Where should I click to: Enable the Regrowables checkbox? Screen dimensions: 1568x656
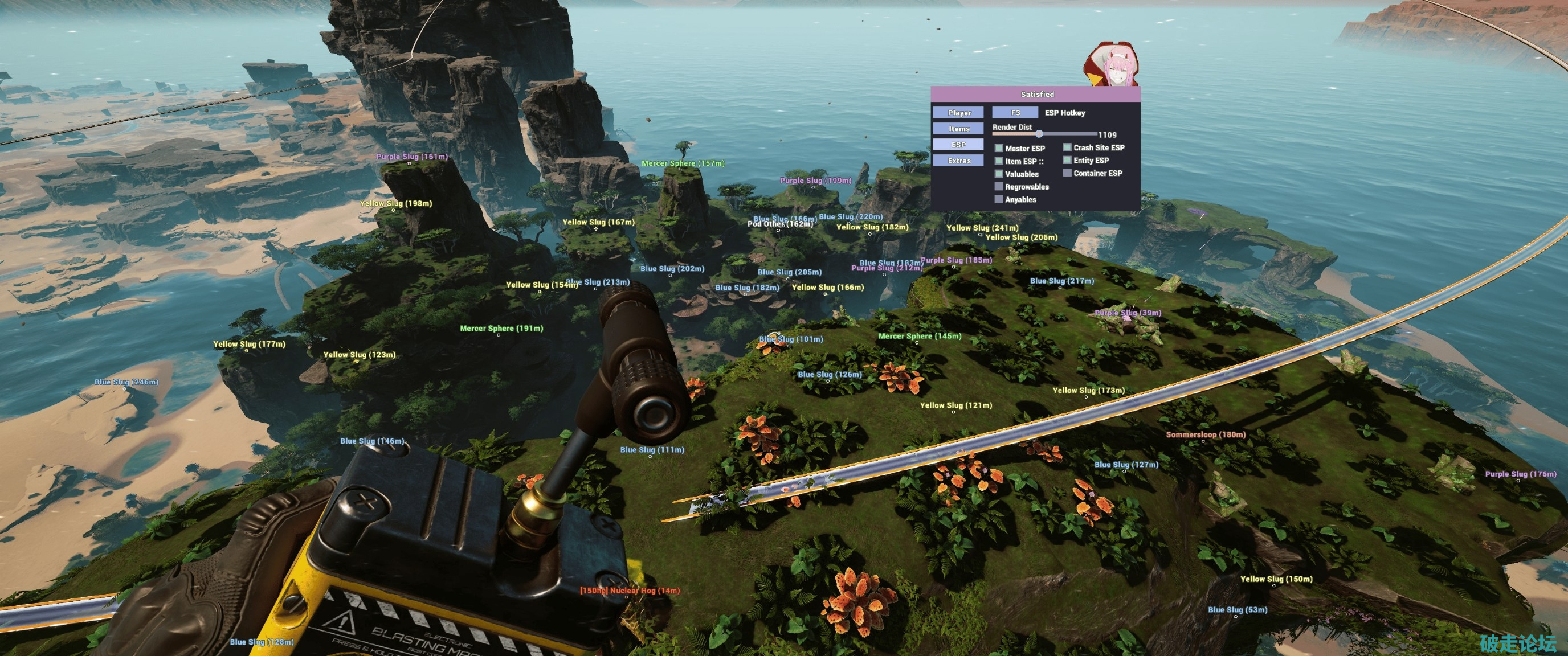pos(999,187)
